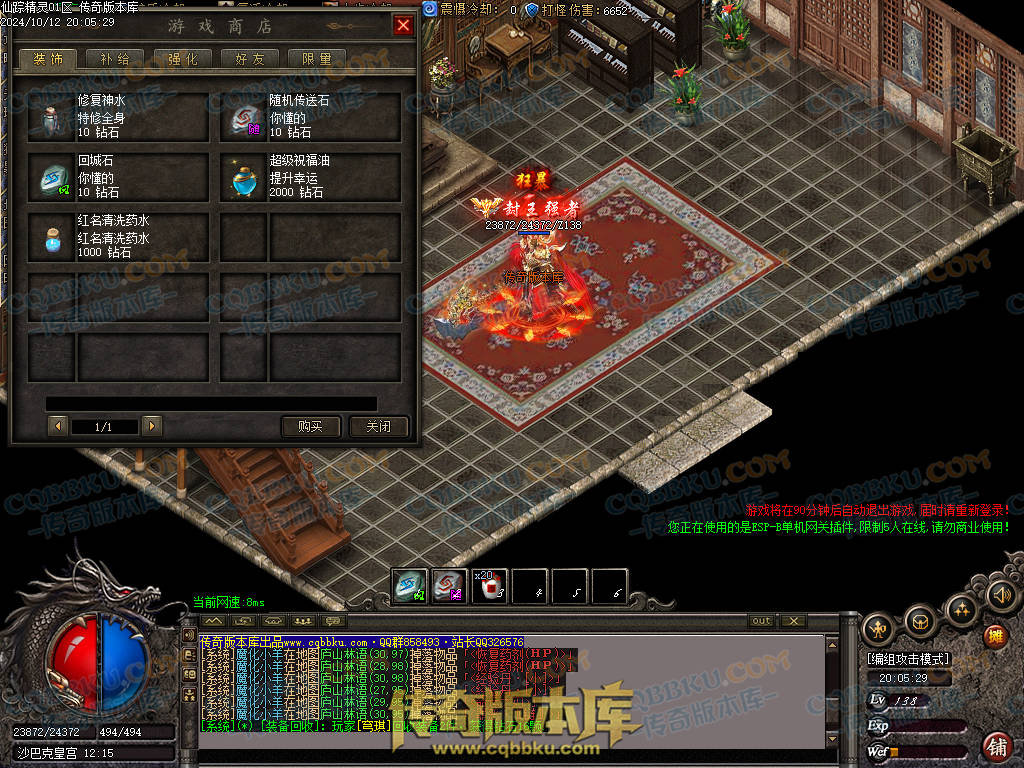Choose the 随机传送石 shop item
1024x768 pixels.
310,117
